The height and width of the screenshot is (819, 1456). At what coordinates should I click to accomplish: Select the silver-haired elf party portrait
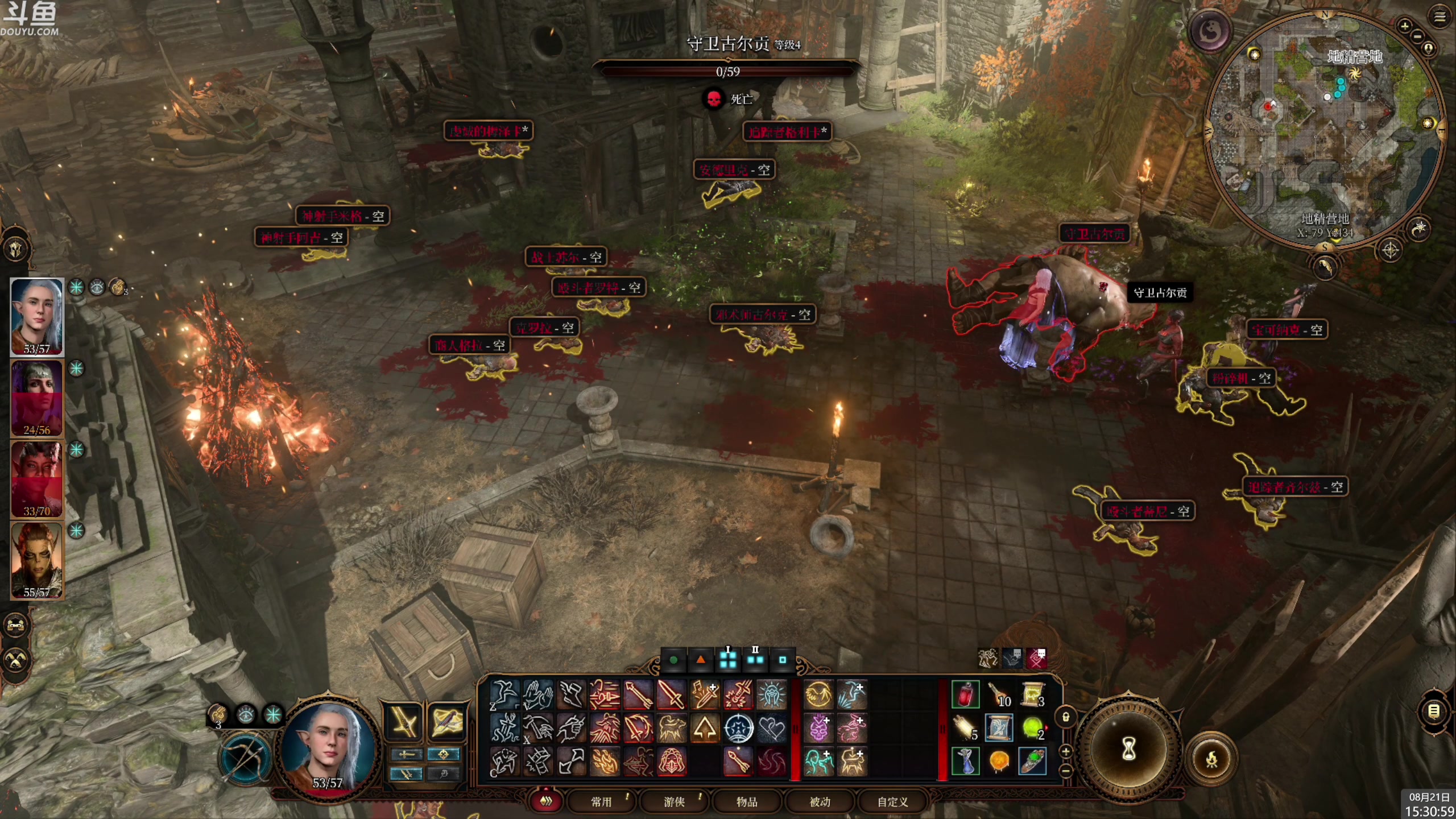pos(37,316)
